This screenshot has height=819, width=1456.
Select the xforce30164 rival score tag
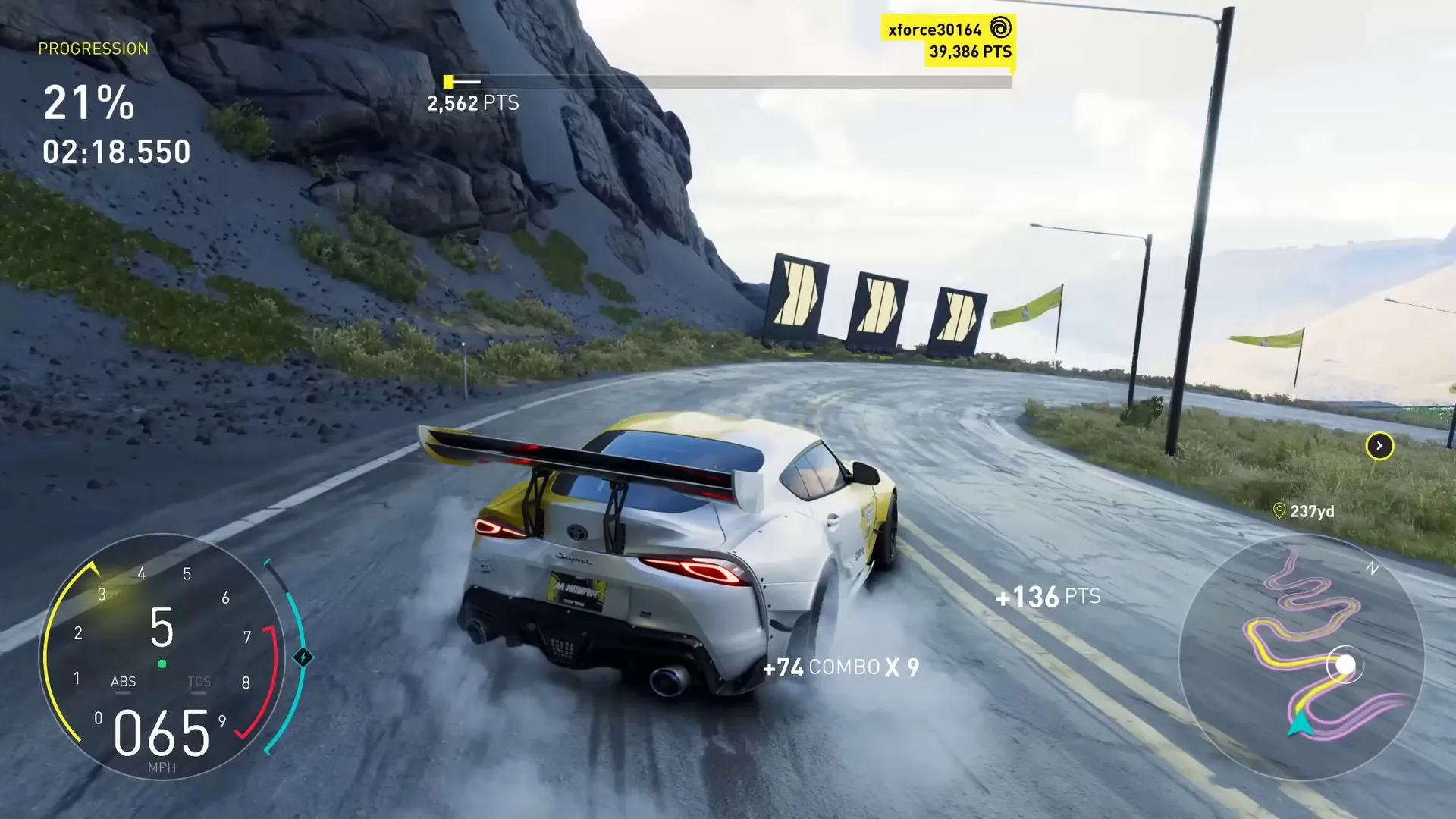[949, 40]
